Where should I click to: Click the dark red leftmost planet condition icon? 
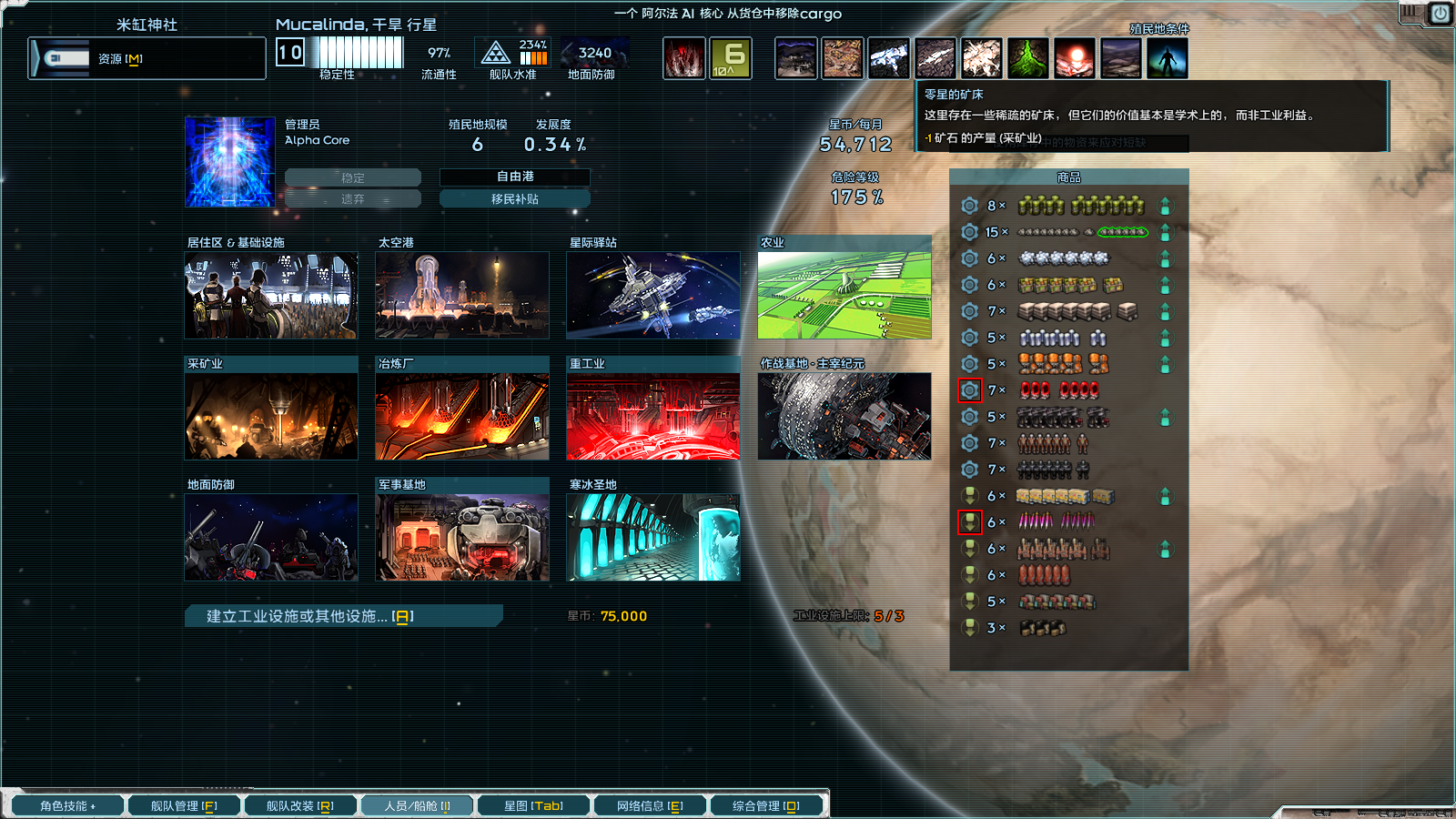(683, 56)
